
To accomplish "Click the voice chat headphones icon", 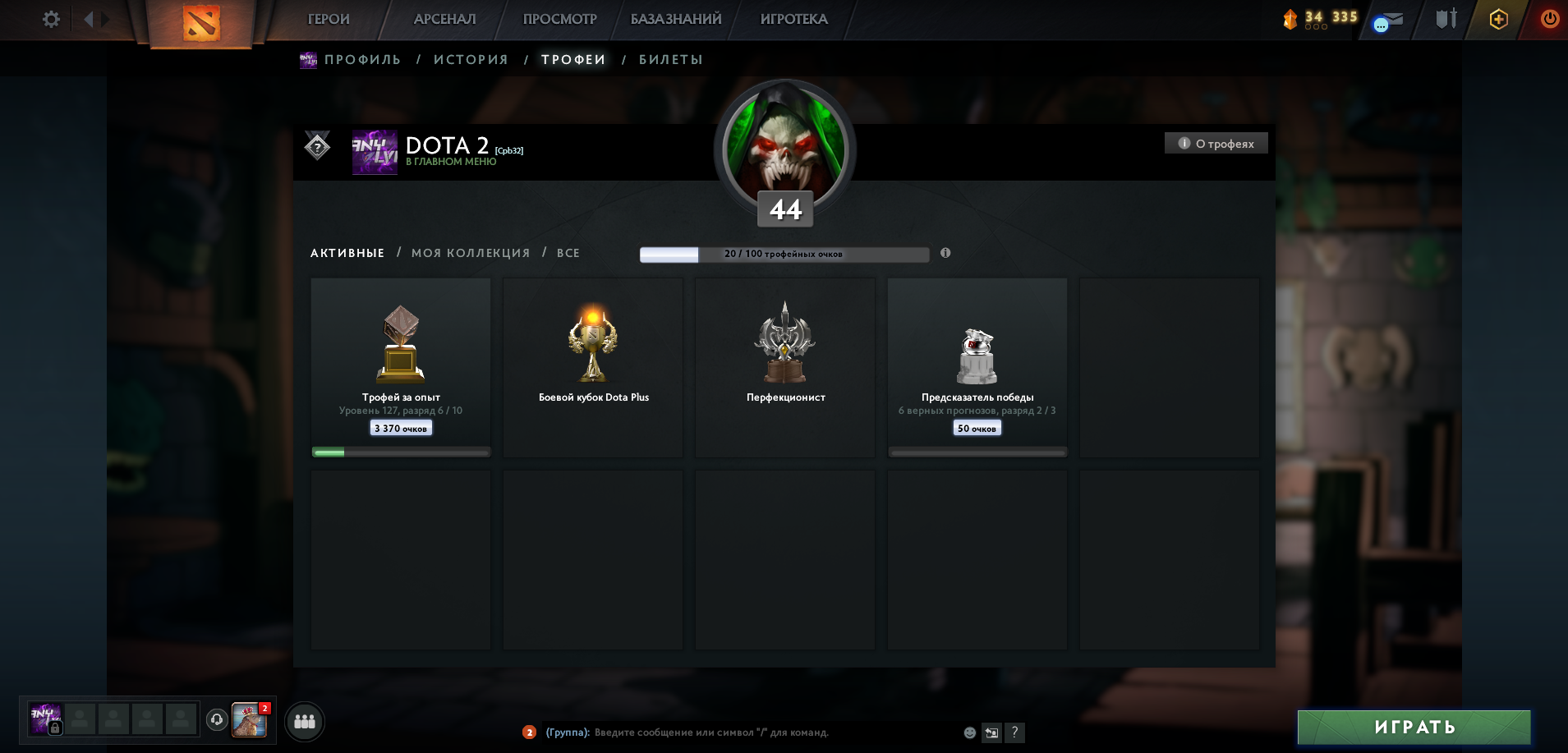I will (216, 721).
